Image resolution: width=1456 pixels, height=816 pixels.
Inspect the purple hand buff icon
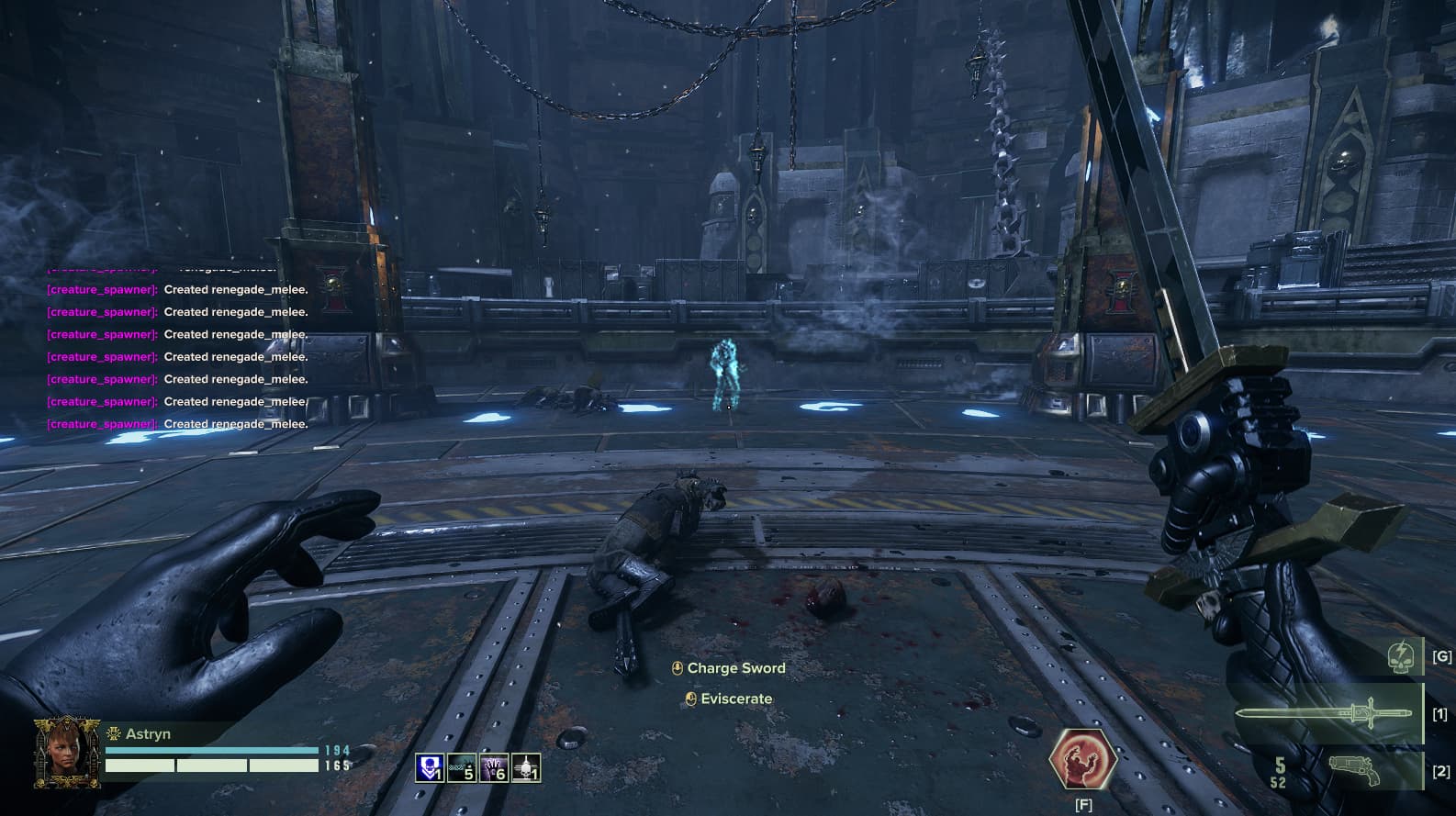point(494,767)
